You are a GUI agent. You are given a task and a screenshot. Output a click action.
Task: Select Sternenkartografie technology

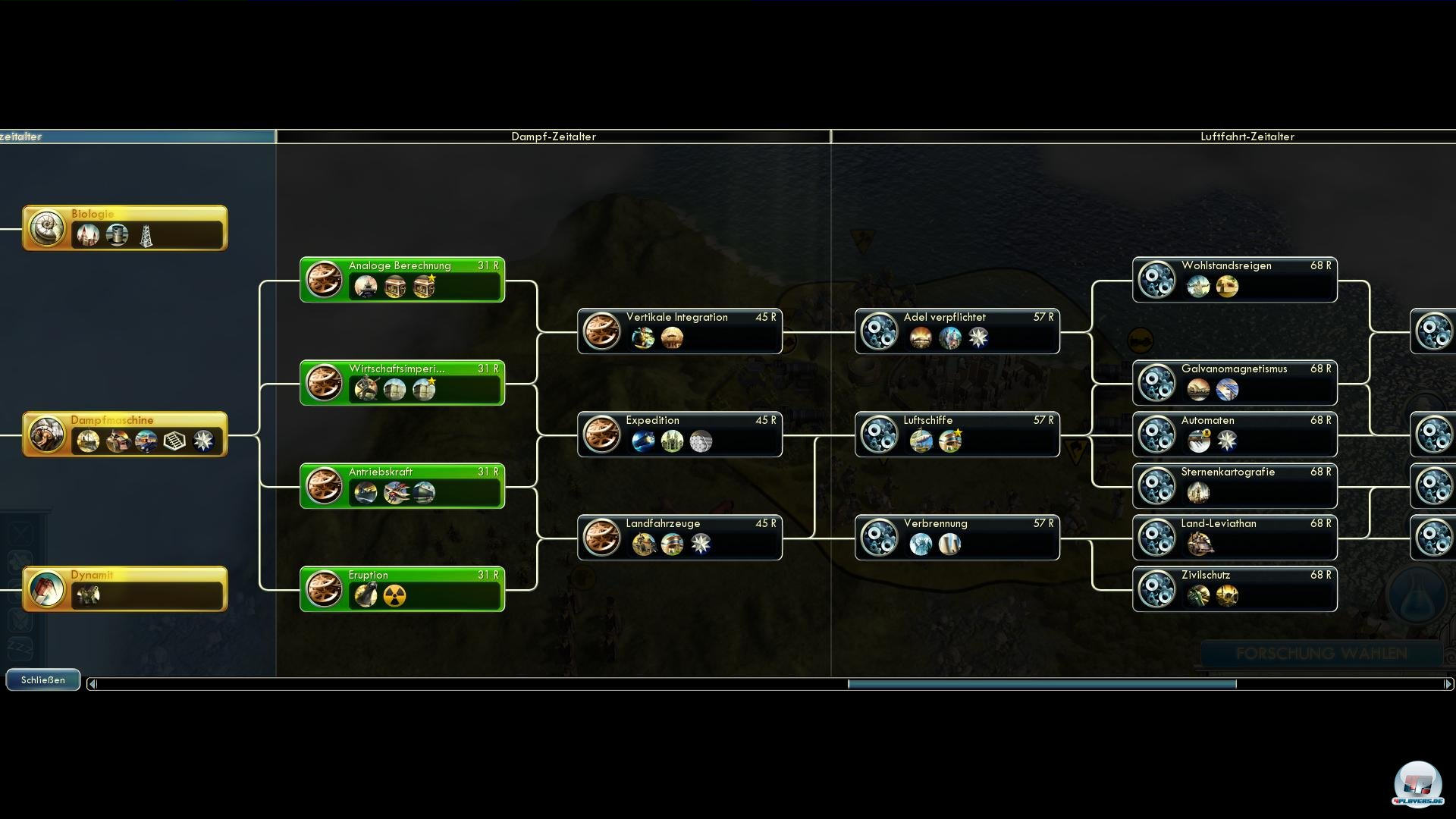1235,486
